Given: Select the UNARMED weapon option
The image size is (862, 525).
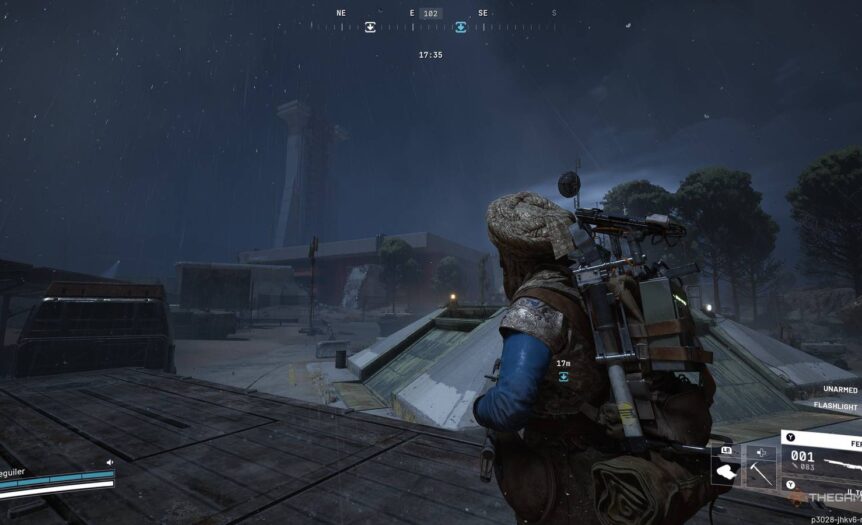Looking at the screenshot, I should pos(840,389).
